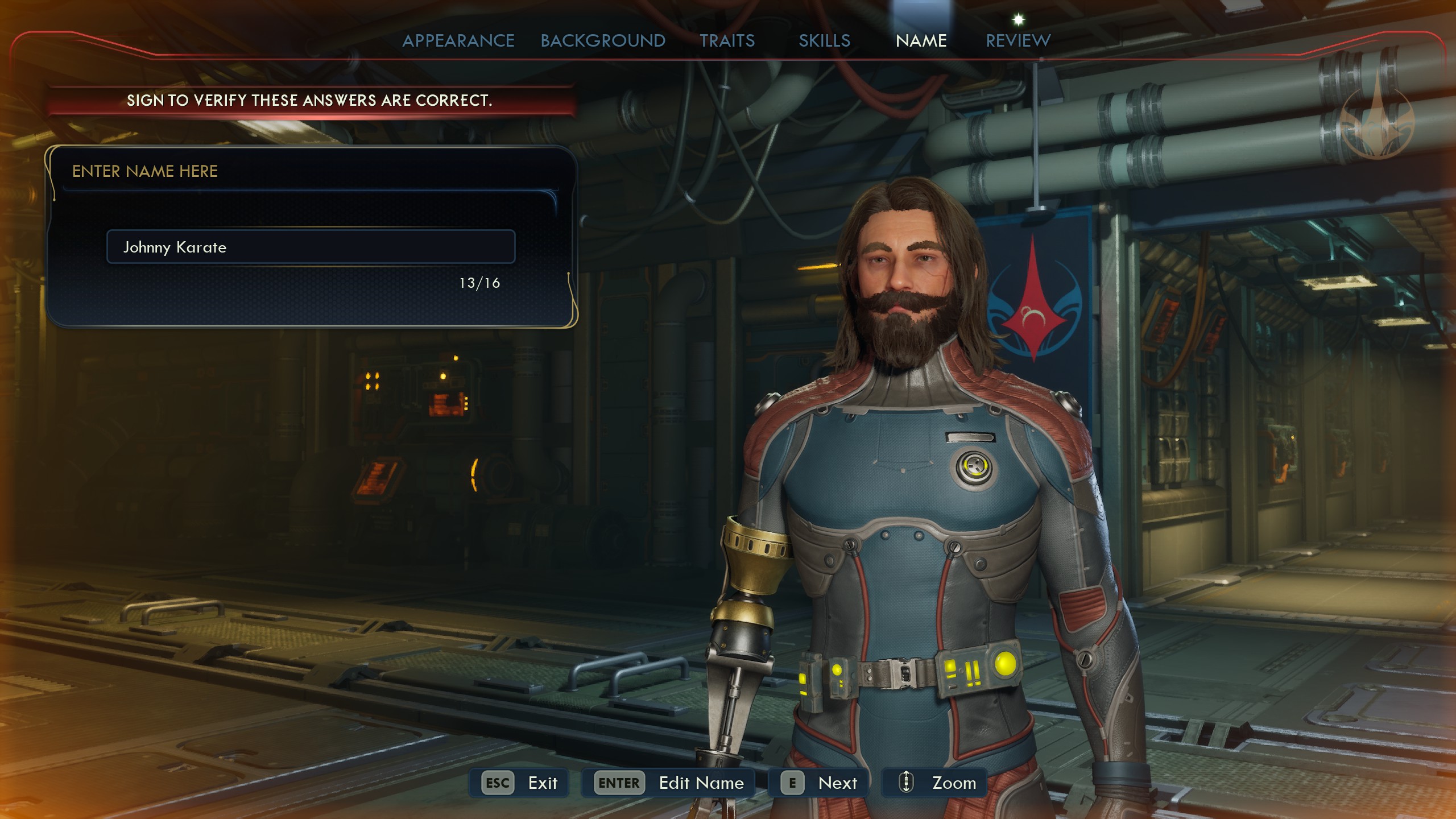Select the TRAITS tab

[x=729, y=40]
